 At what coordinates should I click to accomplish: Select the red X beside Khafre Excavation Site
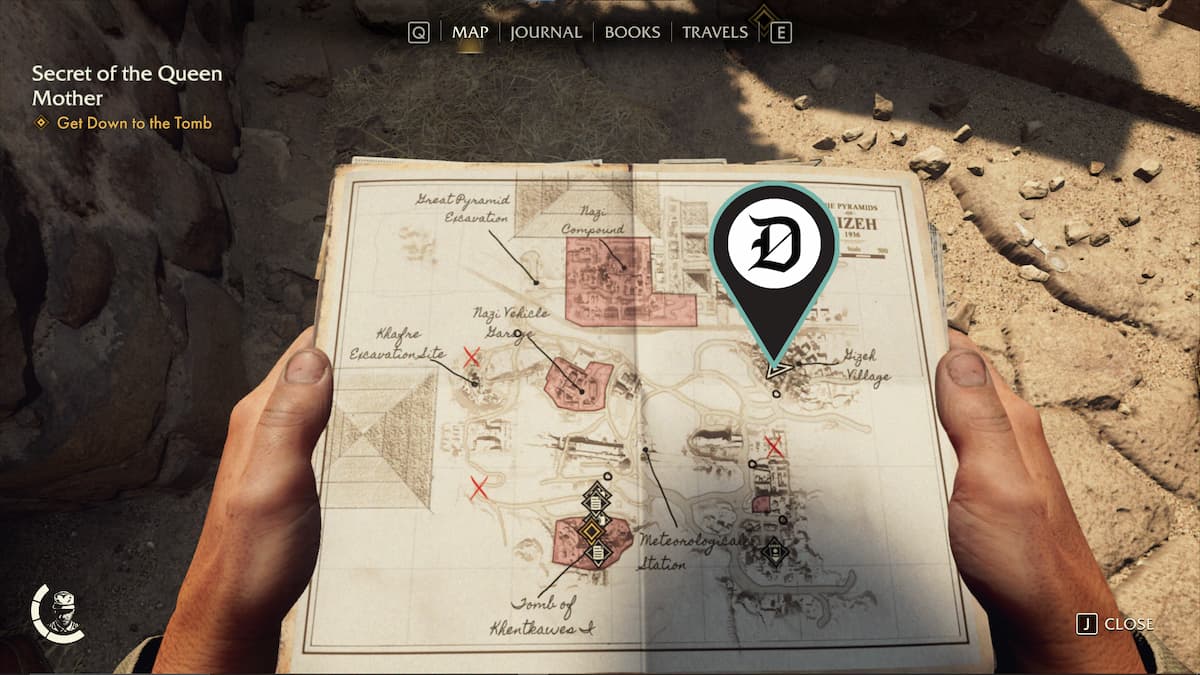(472, 356)
